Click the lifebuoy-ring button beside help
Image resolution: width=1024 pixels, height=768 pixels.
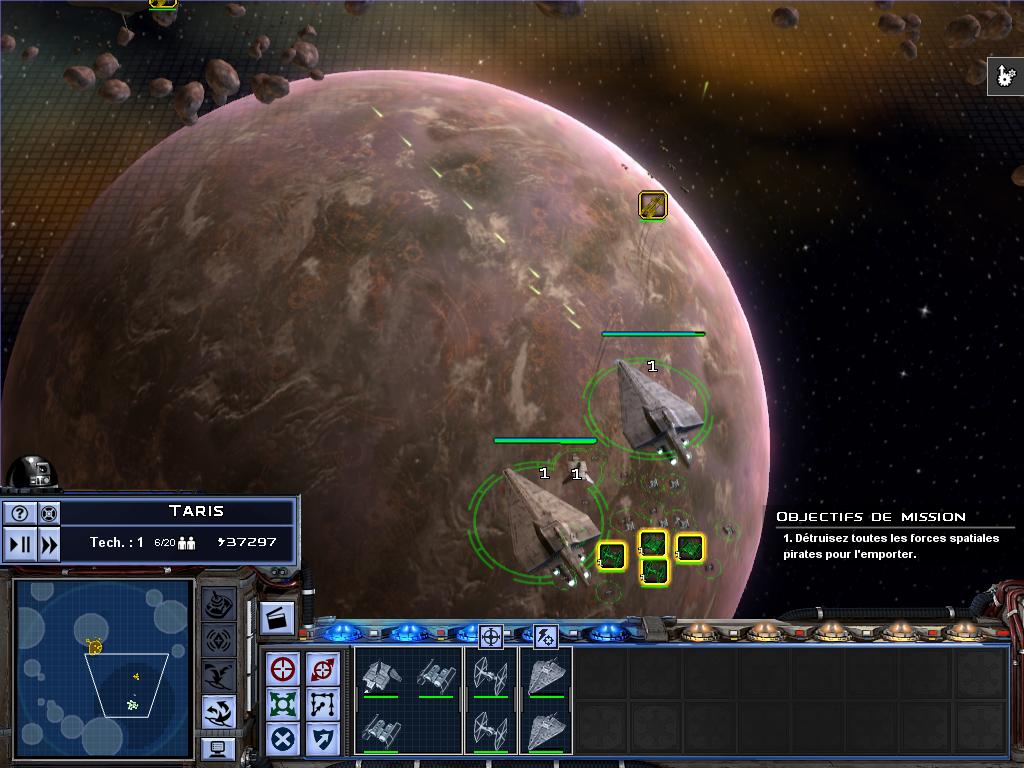click(47, 513)
